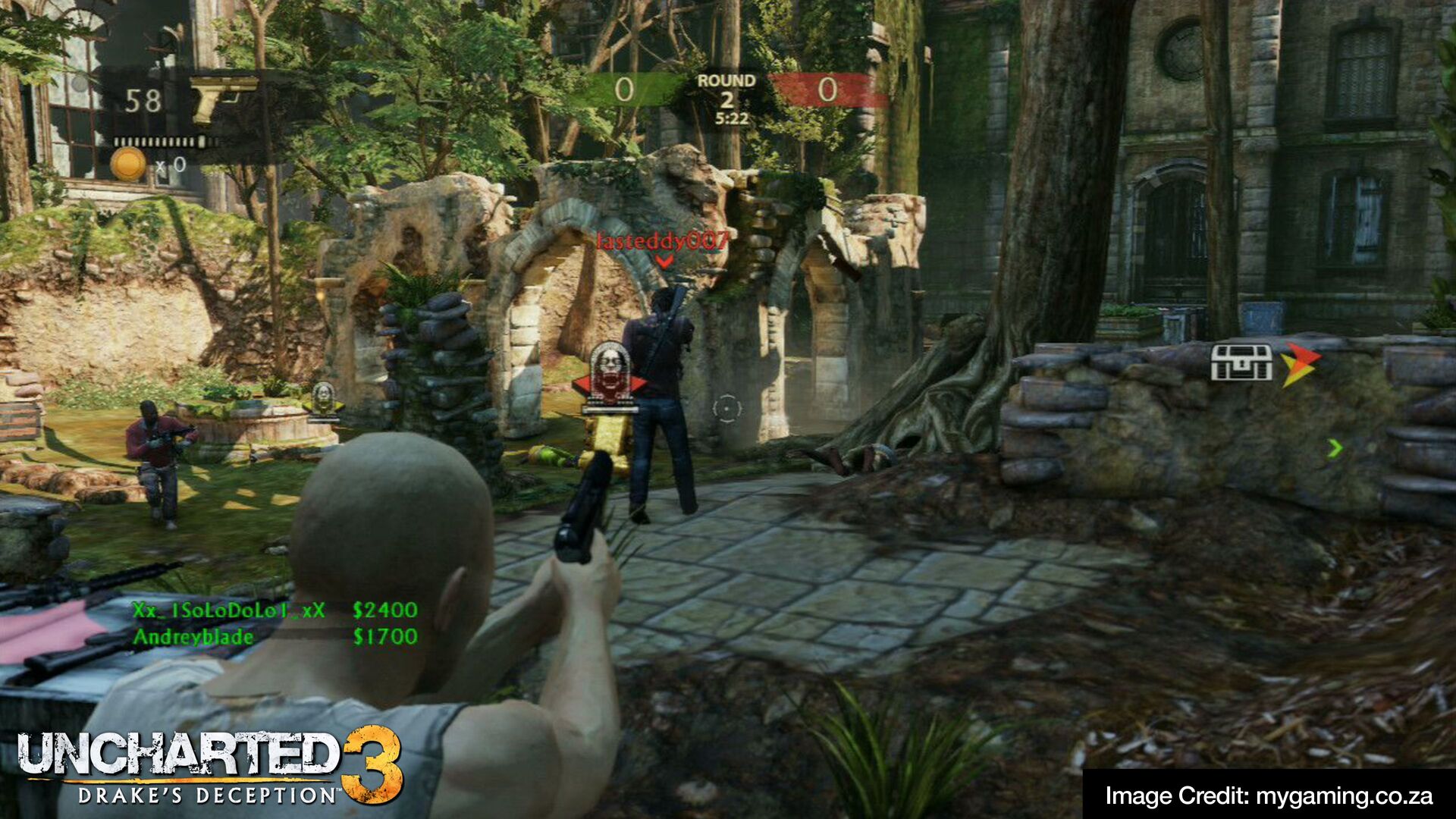Select the Andreyblade player row
This screenshot has height=819, width=1456.
pos(275,637)
